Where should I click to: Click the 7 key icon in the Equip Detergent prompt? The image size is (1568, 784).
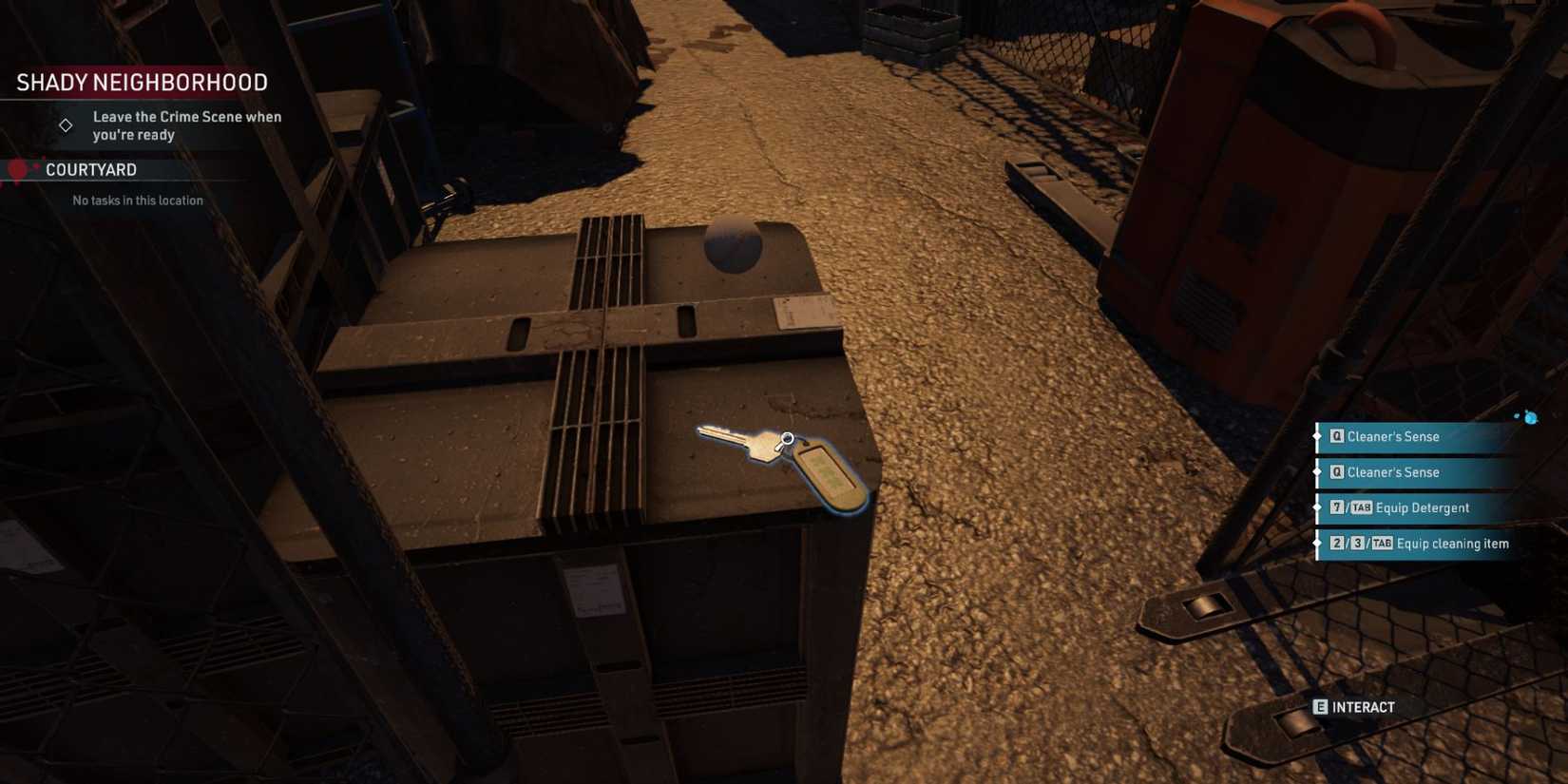point(1336,507)
